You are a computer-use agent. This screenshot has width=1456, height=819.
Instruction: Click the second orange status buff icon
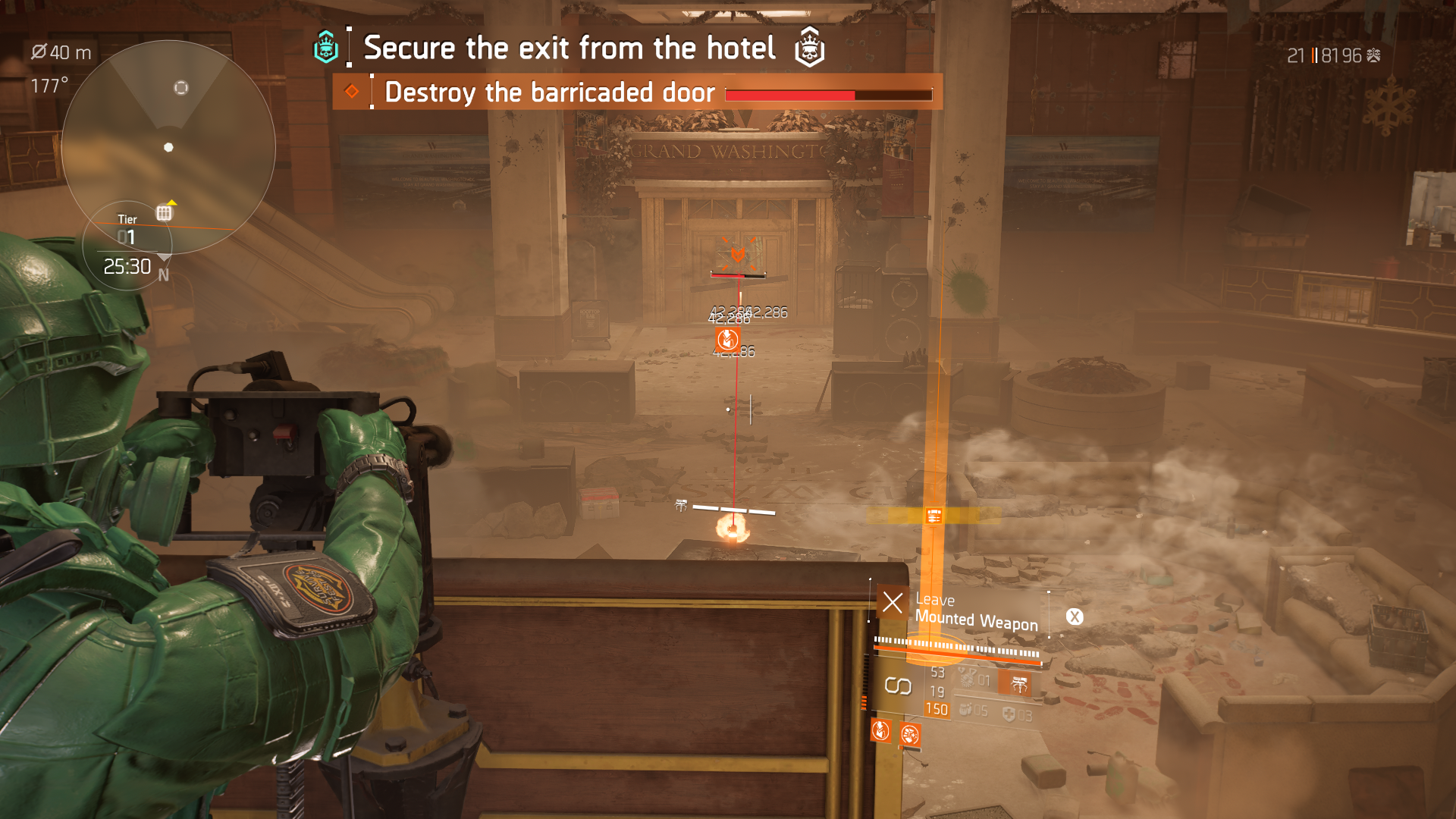click(909, 733)
